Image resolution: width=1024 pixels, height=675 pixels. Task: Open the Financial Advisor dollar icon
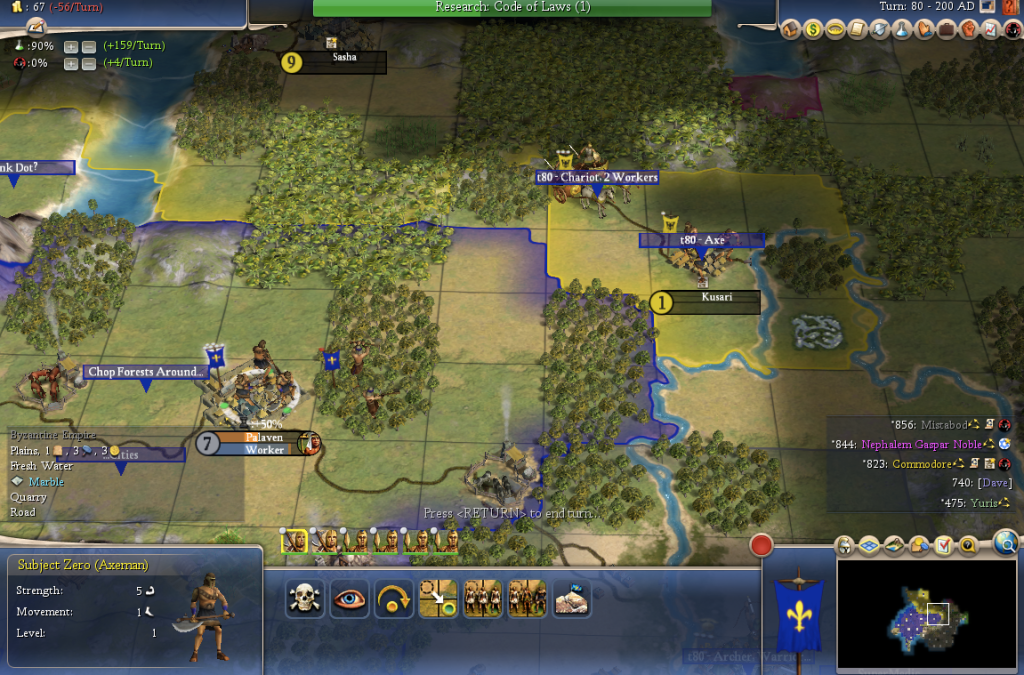pyautogui.click(x=814, y=31)
